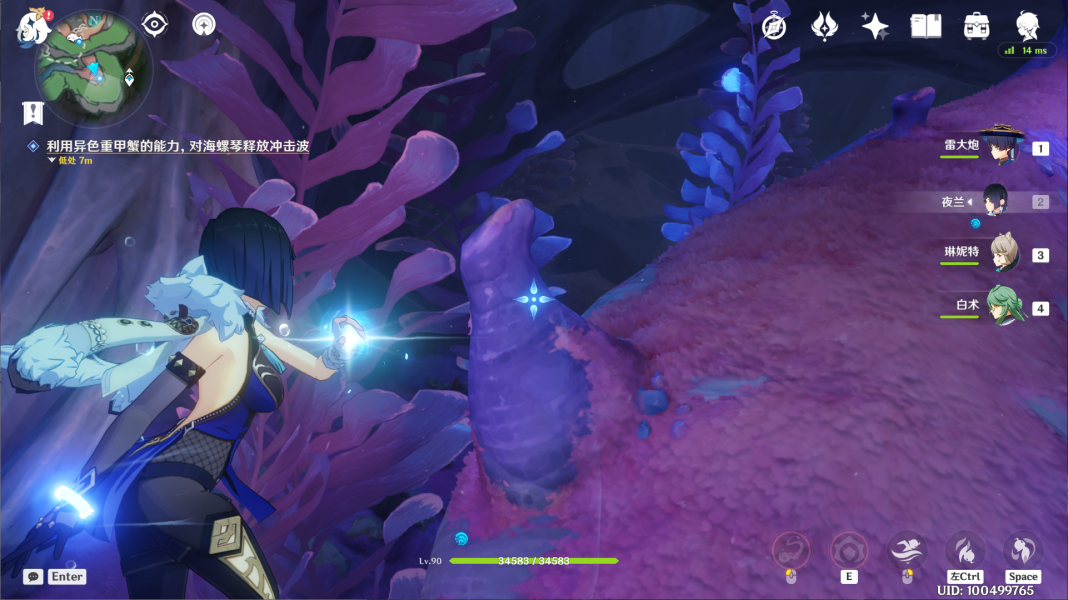Switch to party member 琳妮特
Screen dimensions: 1068x600
(x=1003, y=254)
